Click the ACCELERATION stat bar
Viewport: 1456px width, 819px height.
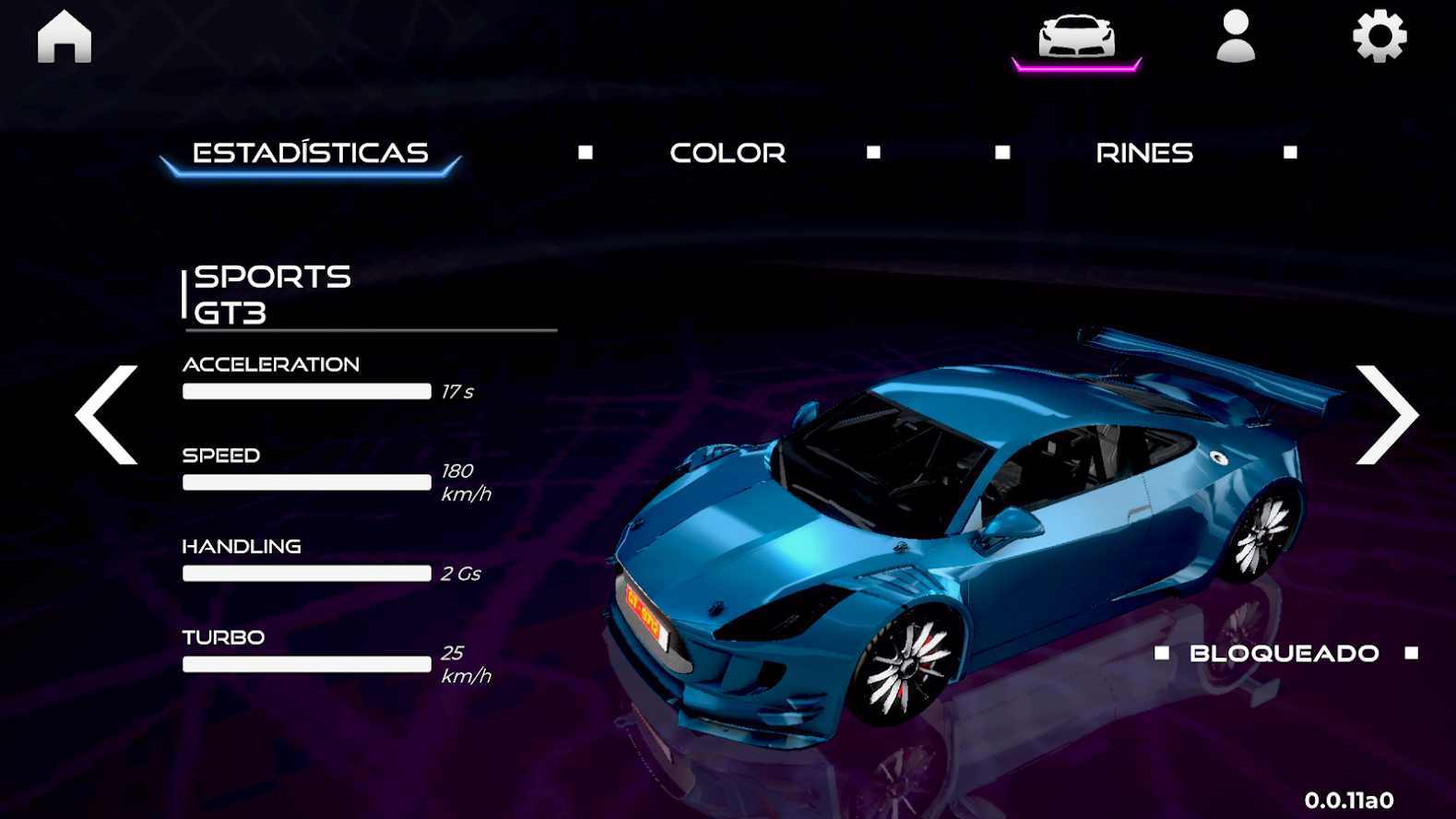pos(306,391)
